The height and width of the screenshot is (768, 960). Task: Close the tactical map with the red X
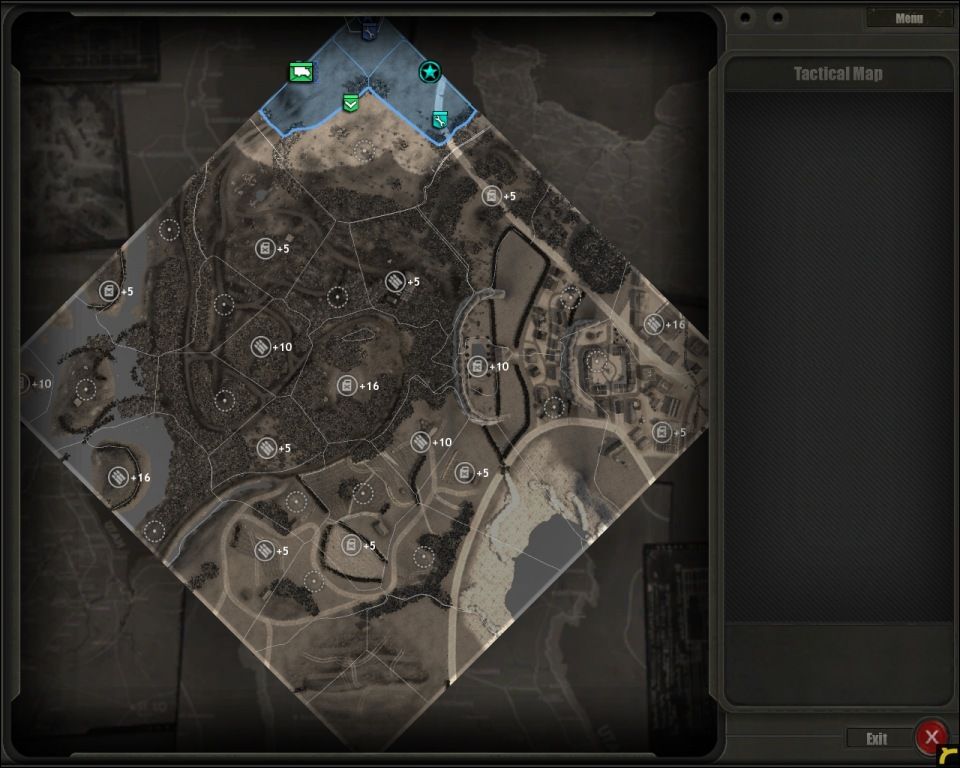(931, 737)
